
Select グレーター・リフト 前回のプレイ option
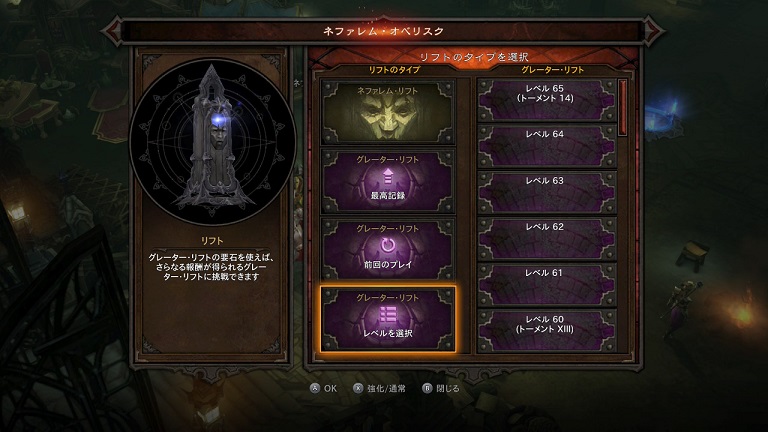[387, 249]
